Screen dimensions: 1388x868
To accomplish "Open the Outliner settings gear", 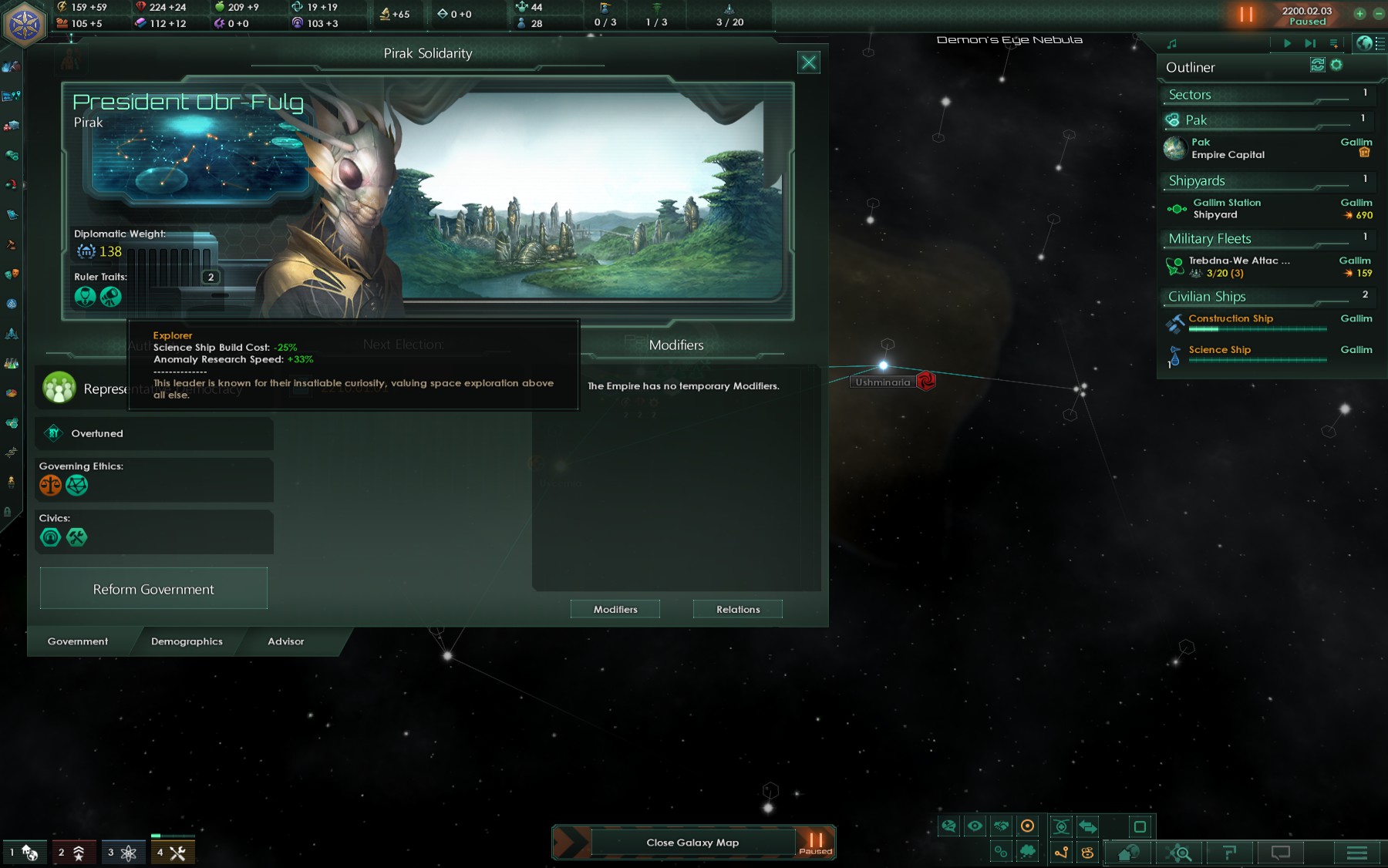I will [1336, 66].
